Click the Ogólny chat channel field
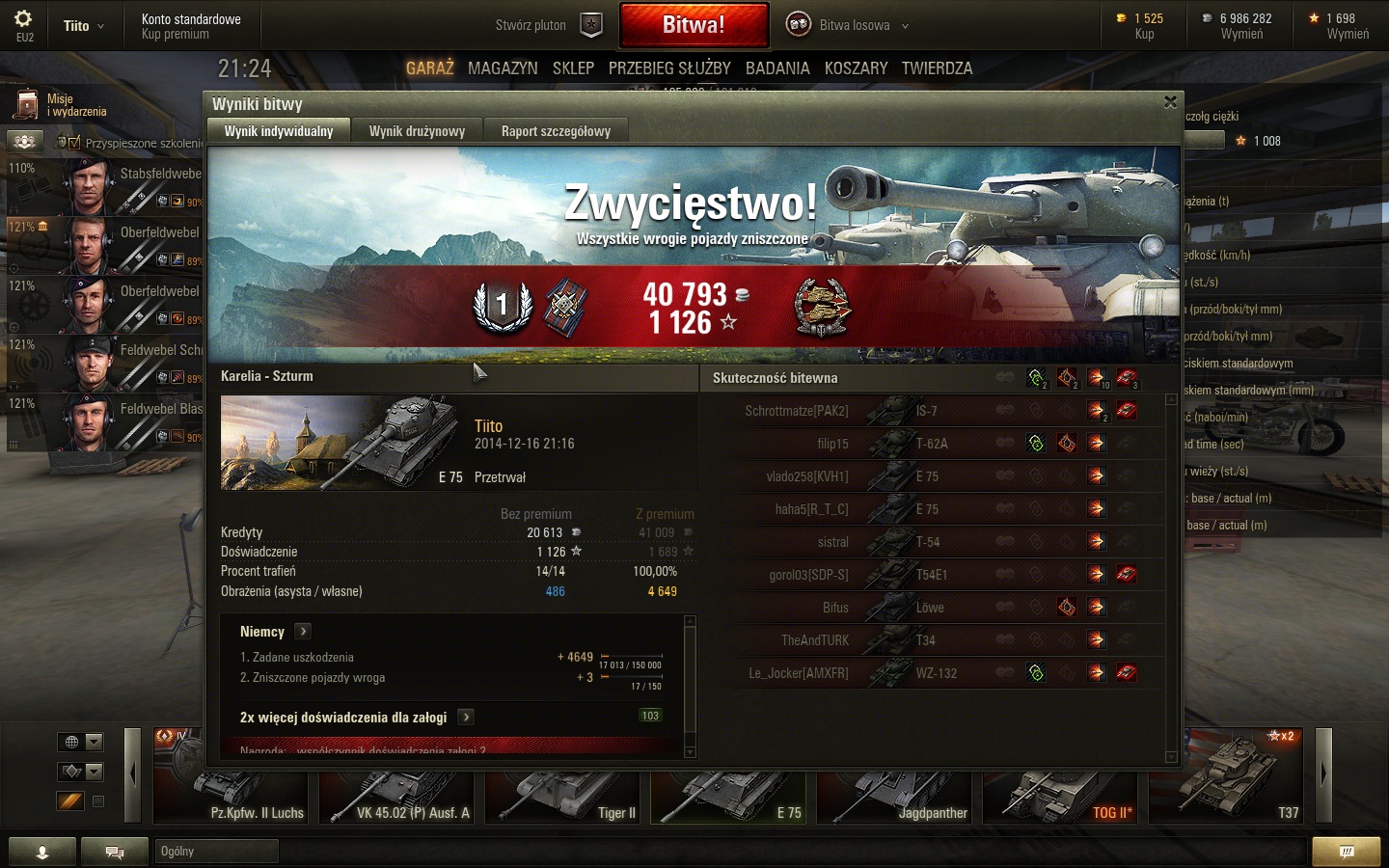 pyautogui.click(x=216, y=851)
